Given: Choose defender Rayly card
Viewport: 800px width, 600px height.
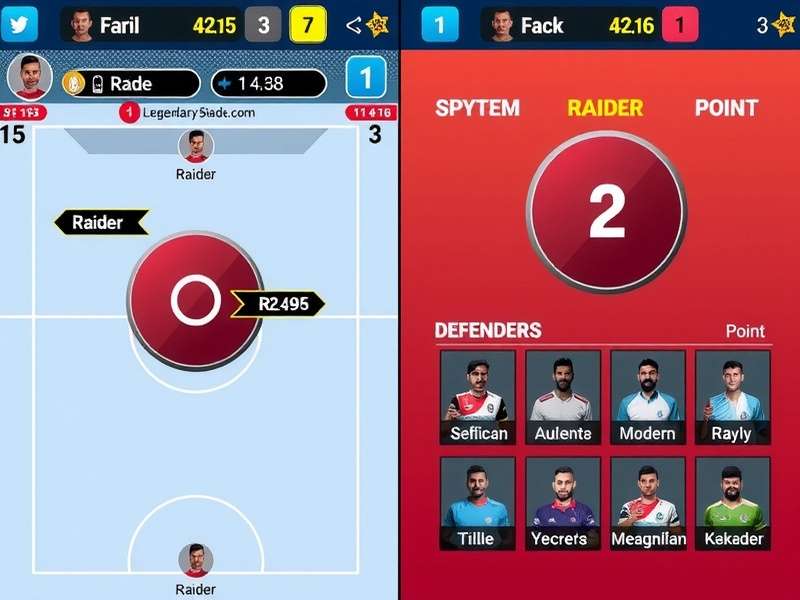Looking at the screenshot, I should coord(732,396).
